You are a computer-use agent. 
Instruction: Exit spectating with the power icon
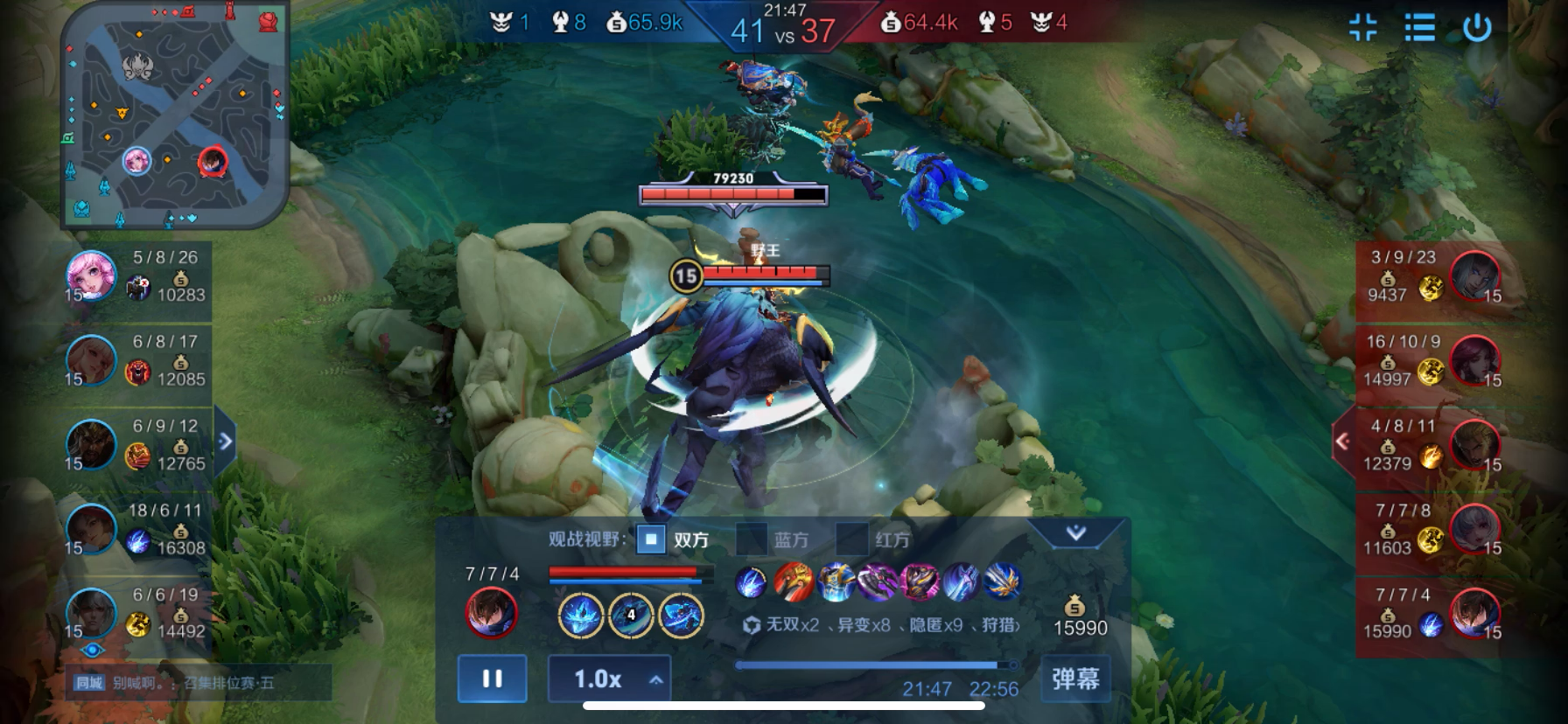1477,27
